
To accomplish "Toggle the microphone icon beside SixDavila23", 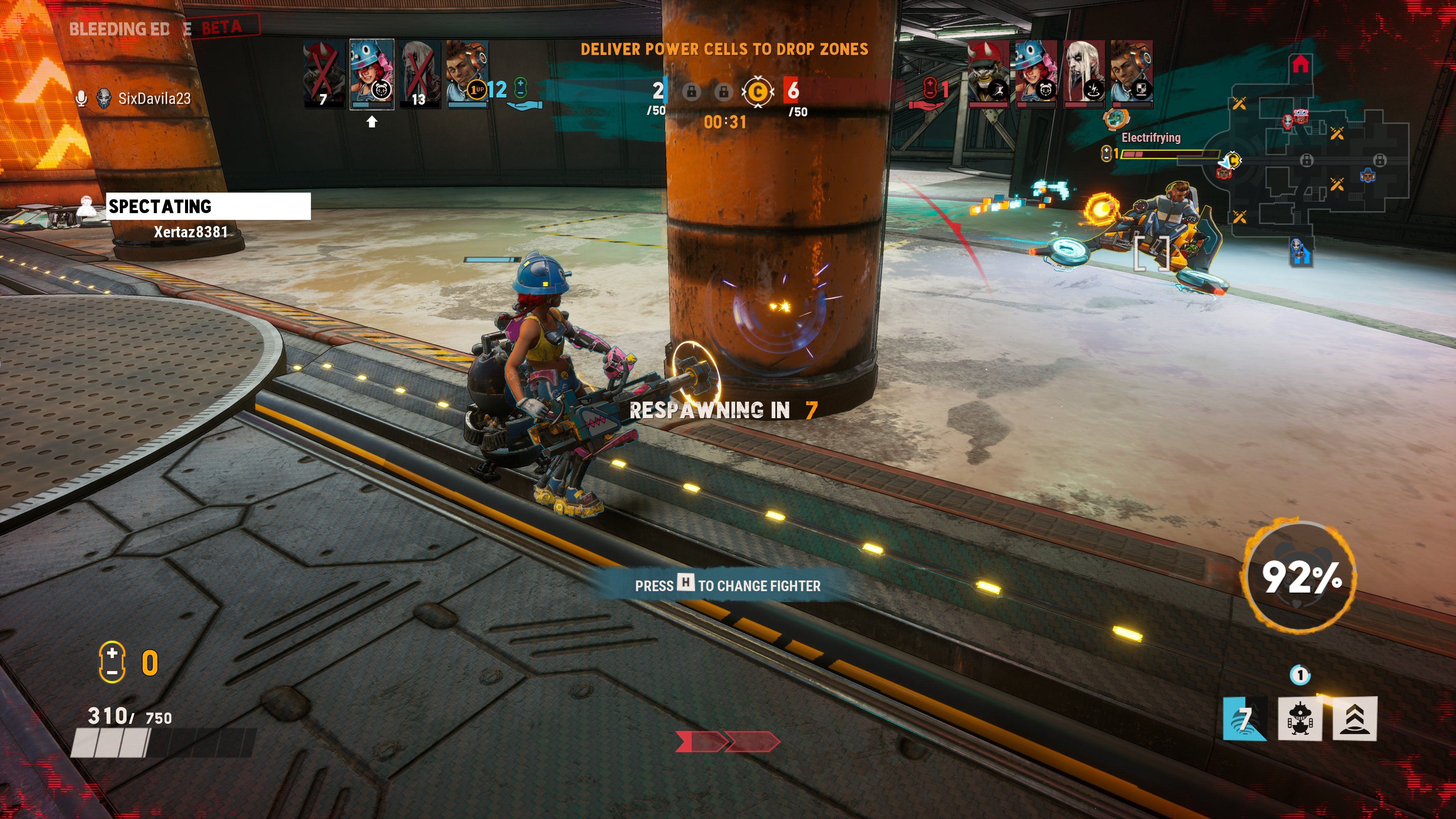I will [x=82, y=99].
